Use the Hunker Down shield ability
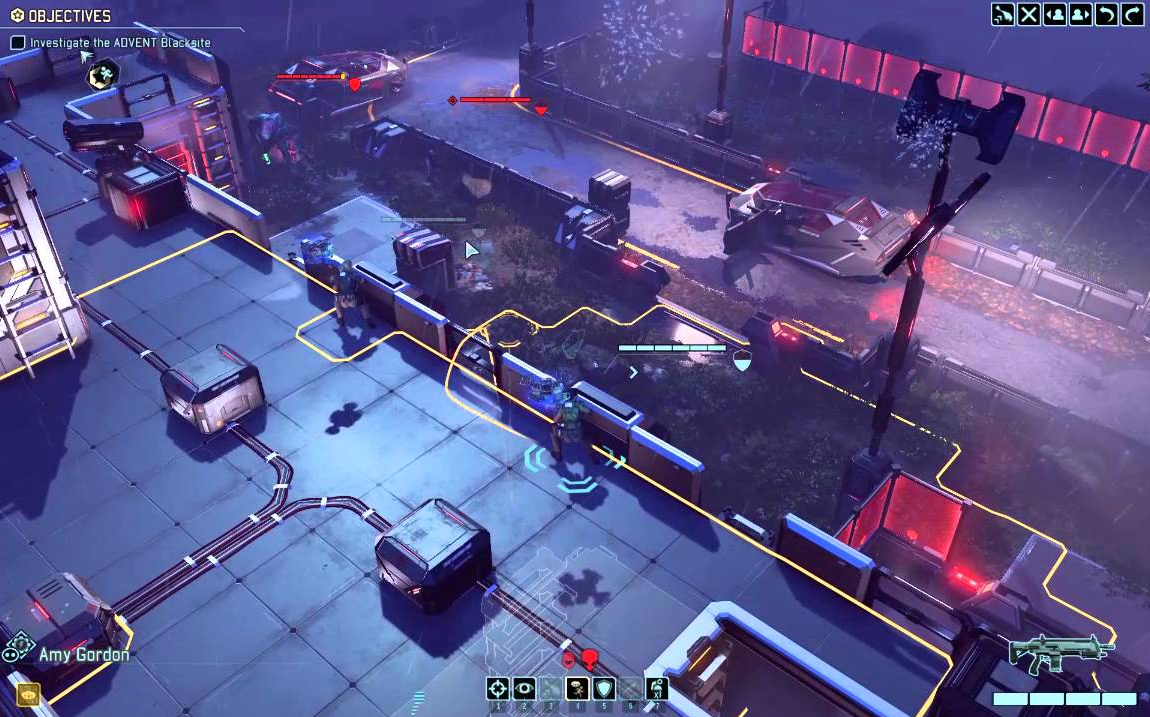This screenshot has width=1150, height=717. 604,688
